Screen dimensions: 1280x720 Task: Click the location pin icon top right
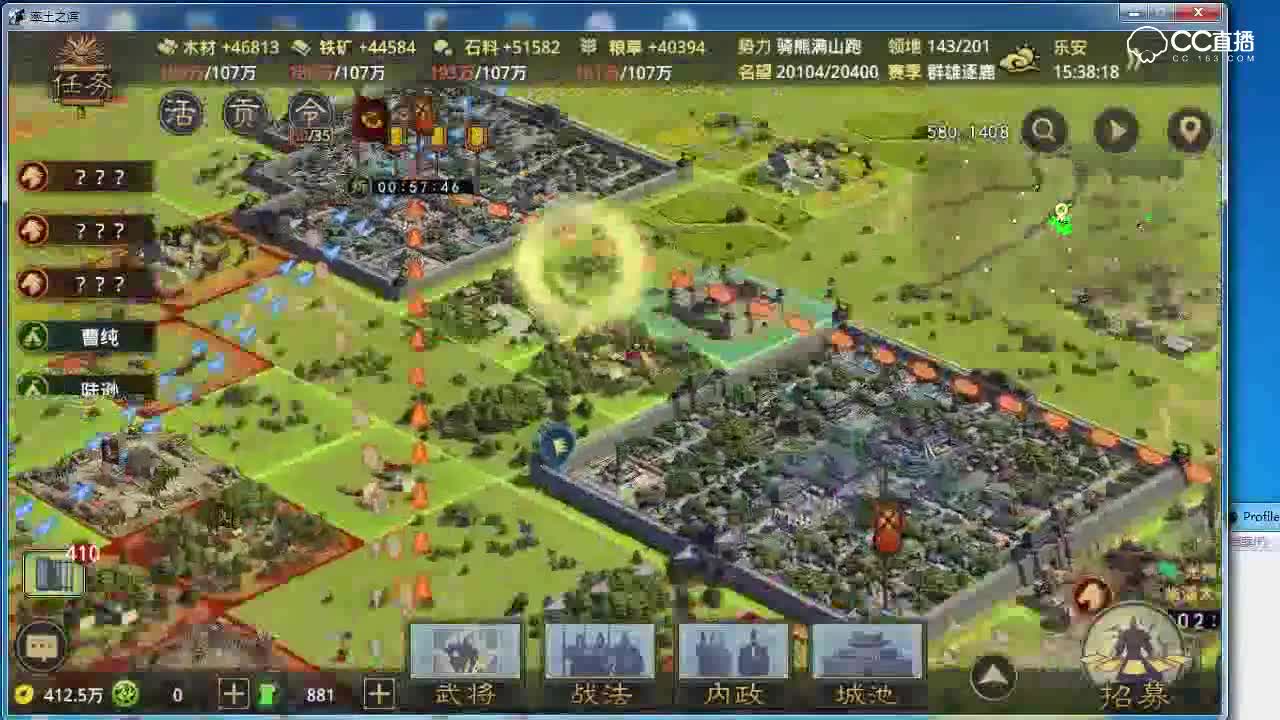[x=1189, y=131]
